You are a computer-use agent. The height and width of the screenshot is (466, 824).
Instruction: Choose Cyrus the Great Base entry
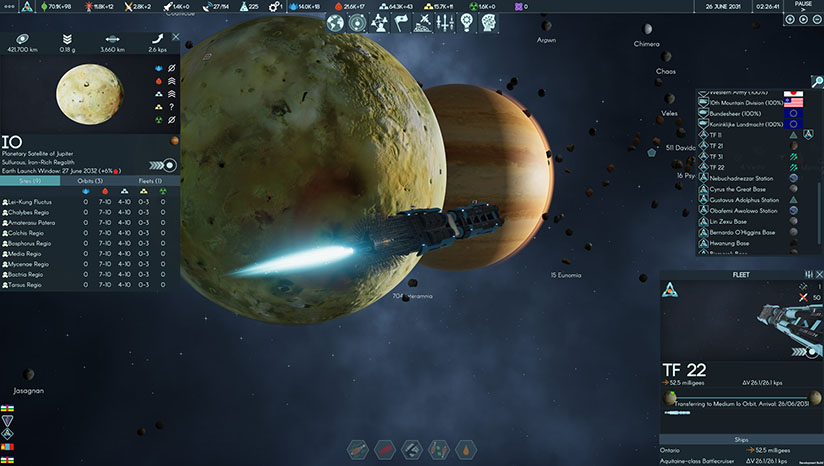[x=741, y=189]
